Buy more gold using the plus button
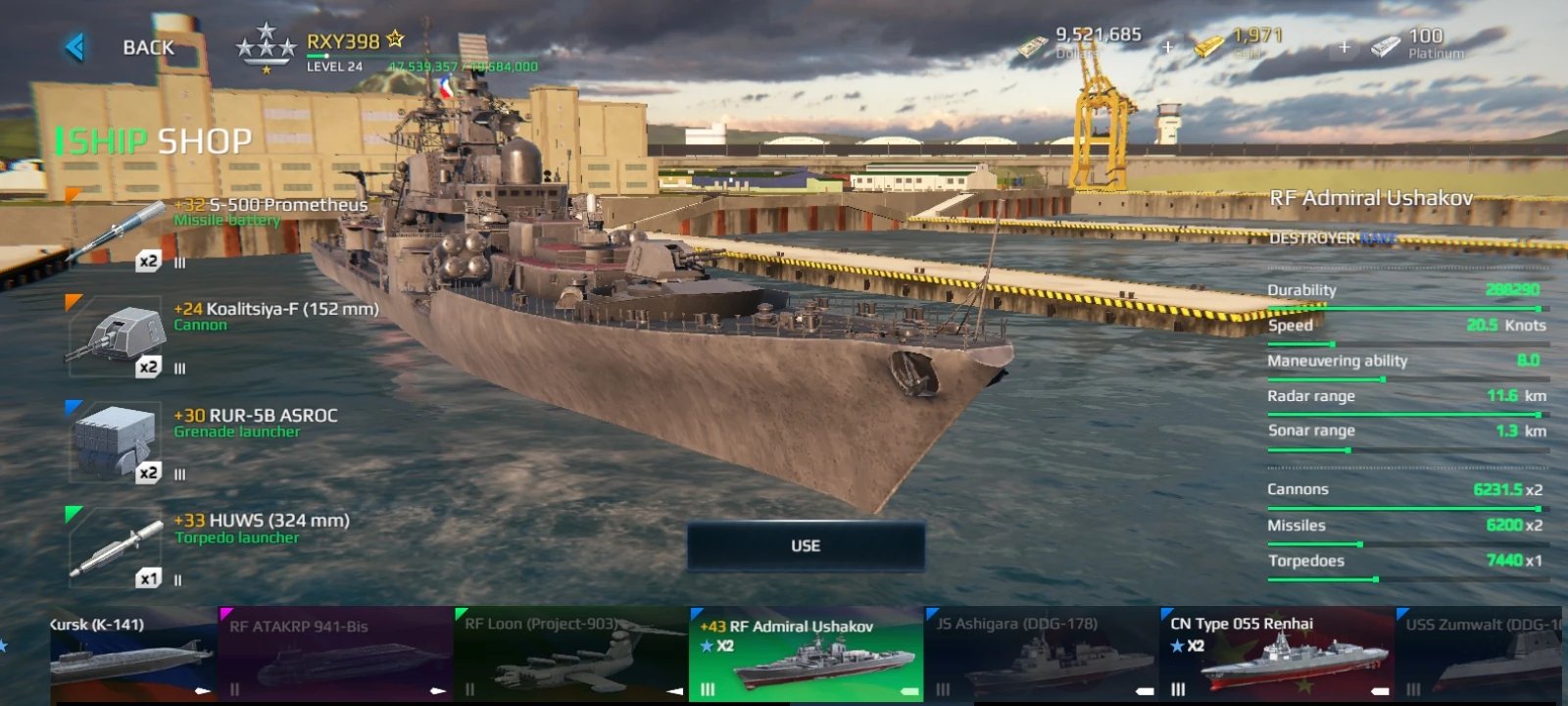 [1344, 47]
